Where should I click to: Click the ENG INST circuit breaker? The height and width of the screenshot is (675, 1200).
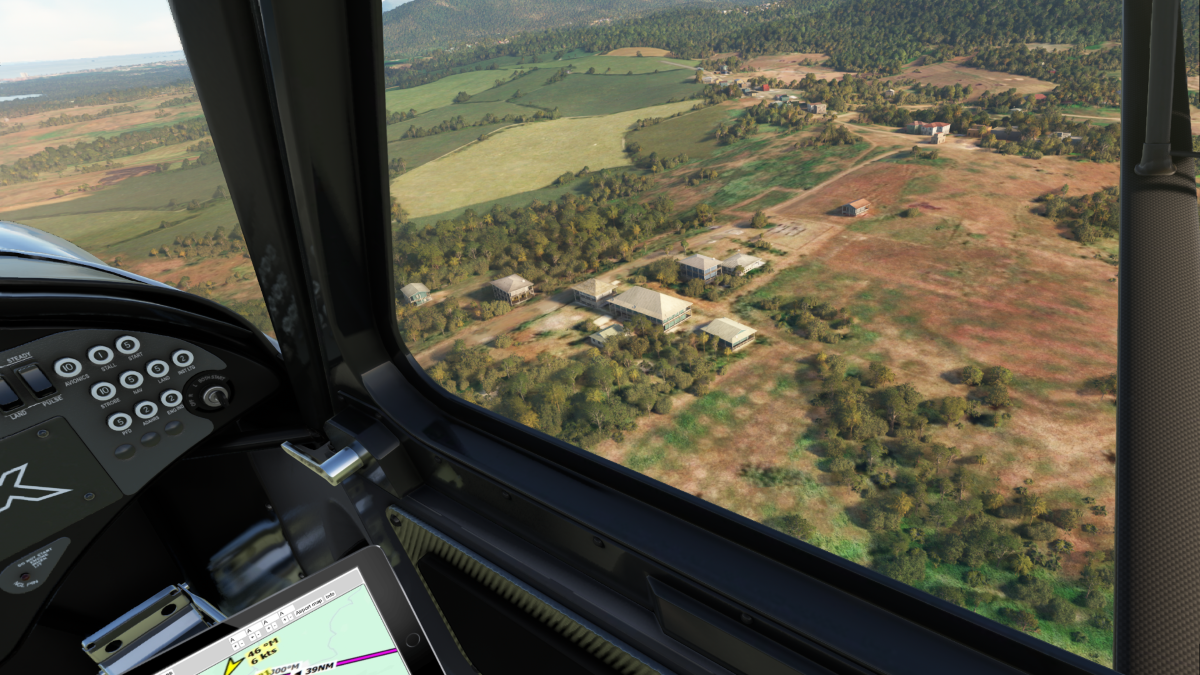pos(172,399)
